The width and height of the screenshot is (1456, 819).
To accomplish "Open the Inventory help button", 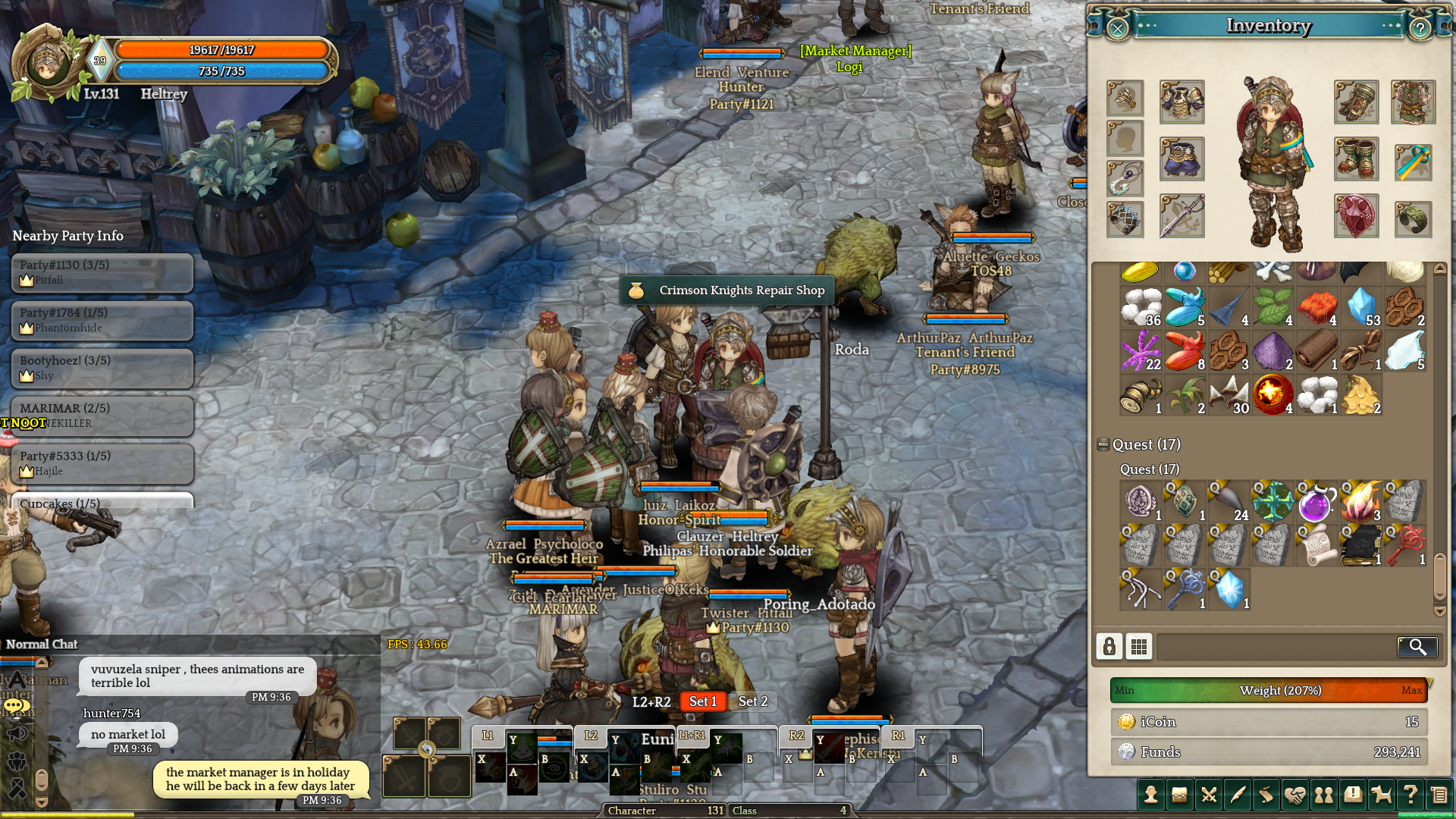I will pyautogui.click(x=1420, y=29).
